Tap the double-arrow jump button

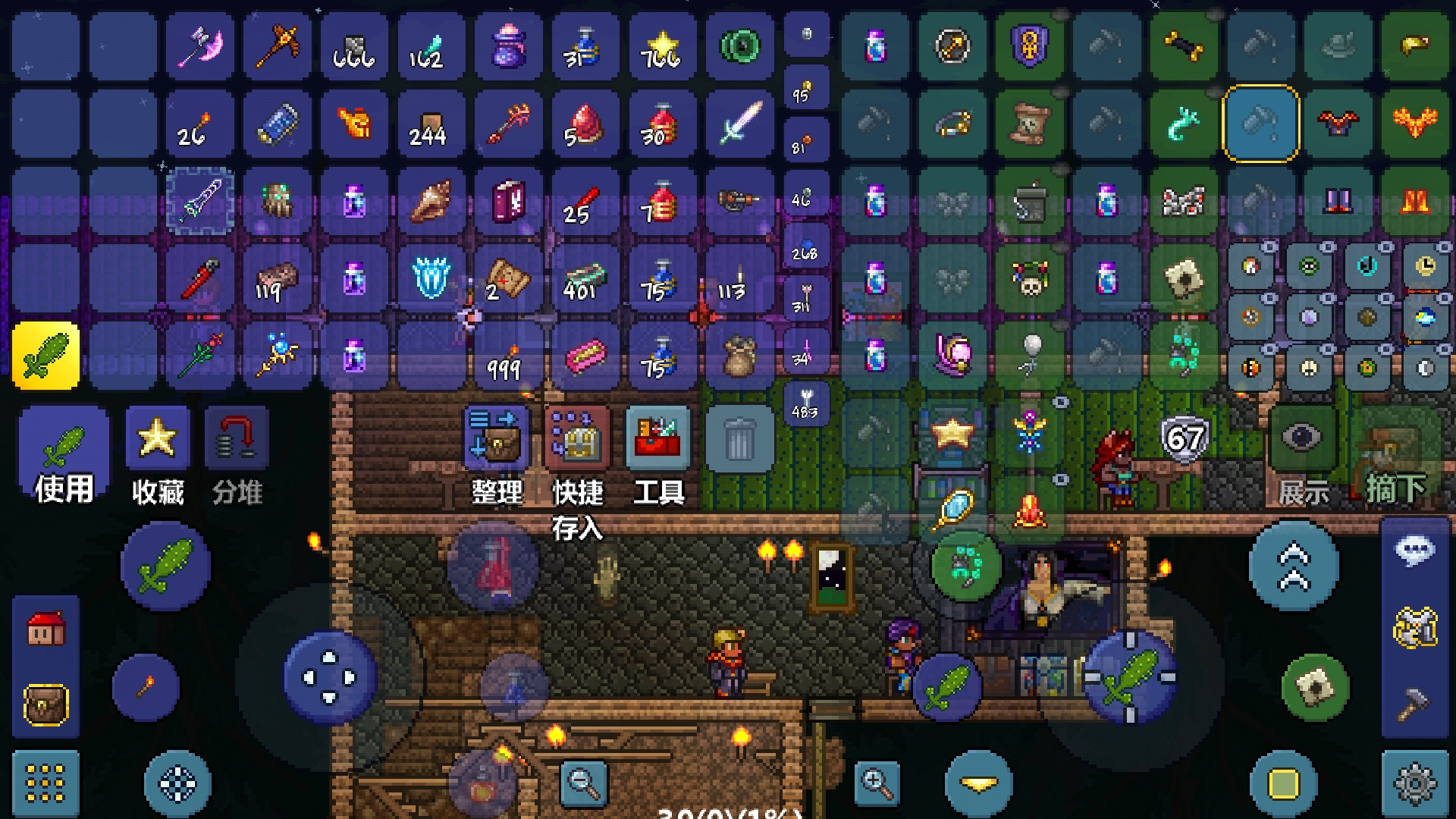tap(1294, 566)
